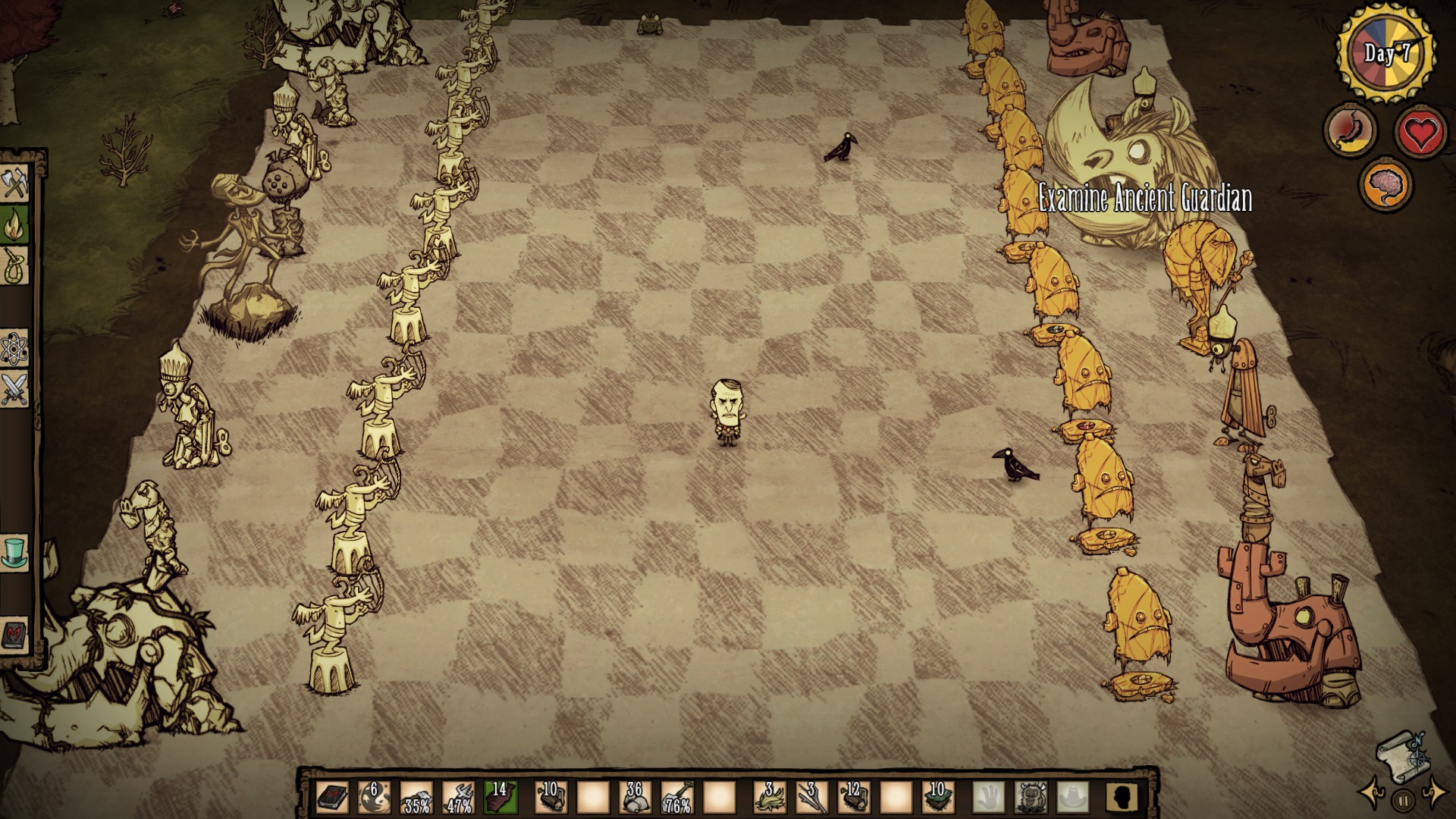Viewport: 1456px width, 819px height.
Task: Select the shovel at 76% durability
Action: click(676, 798)
